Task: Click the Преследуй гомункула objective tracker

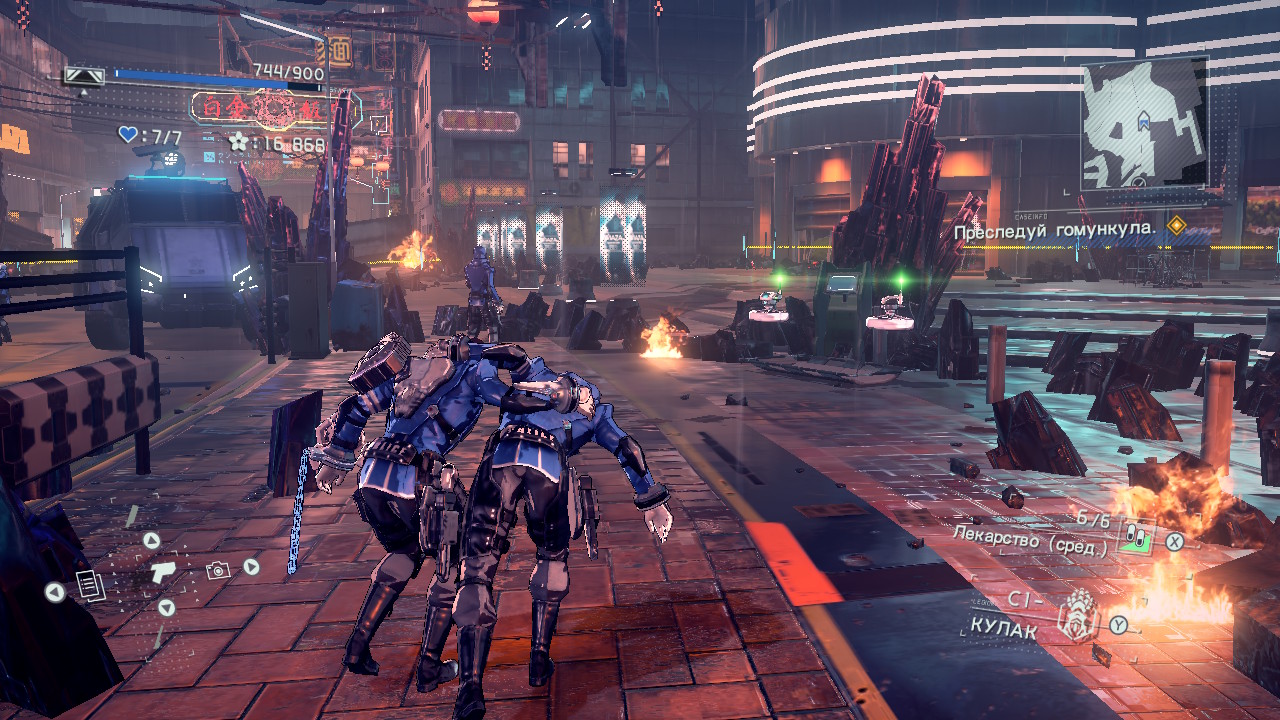Action: pyautogui.click(x=1055, y=230)
